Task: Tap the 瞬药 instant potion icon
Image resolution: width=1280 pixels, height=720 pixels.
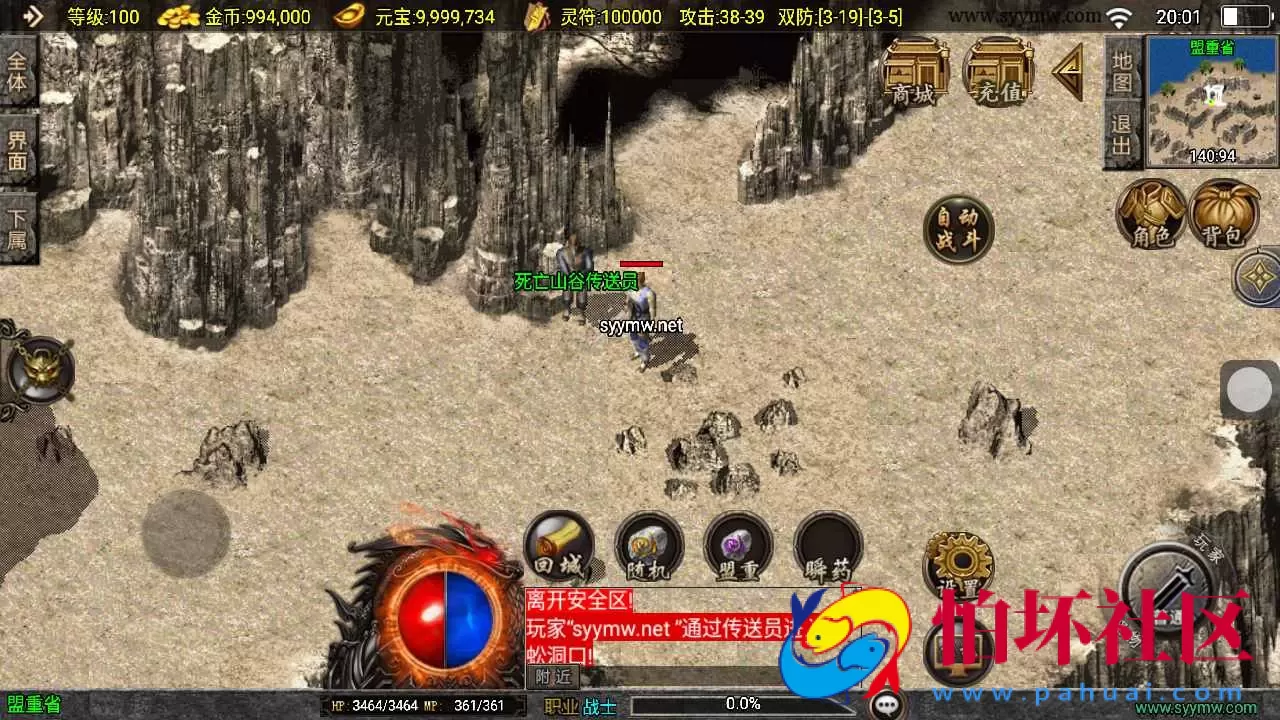Action: (828, 545)
